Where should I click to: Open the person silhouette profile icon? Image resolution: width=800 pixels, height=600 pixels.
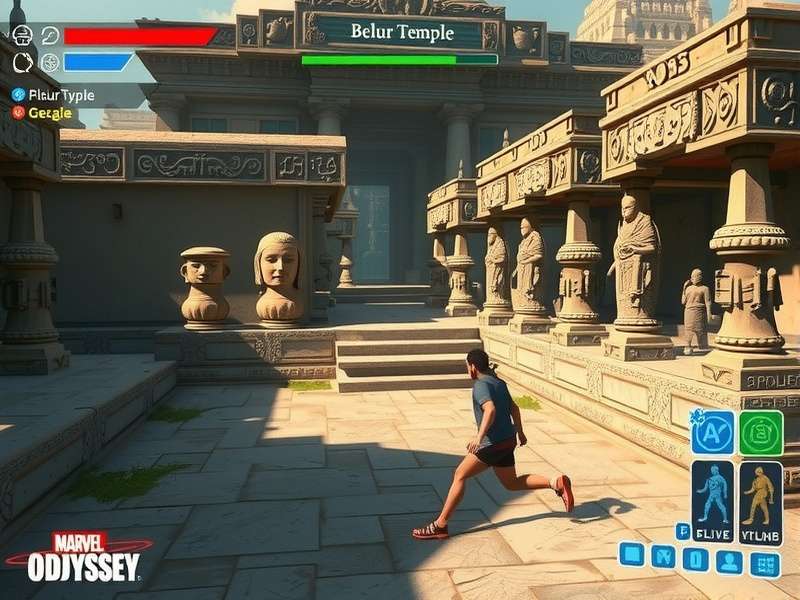(729, 560)
